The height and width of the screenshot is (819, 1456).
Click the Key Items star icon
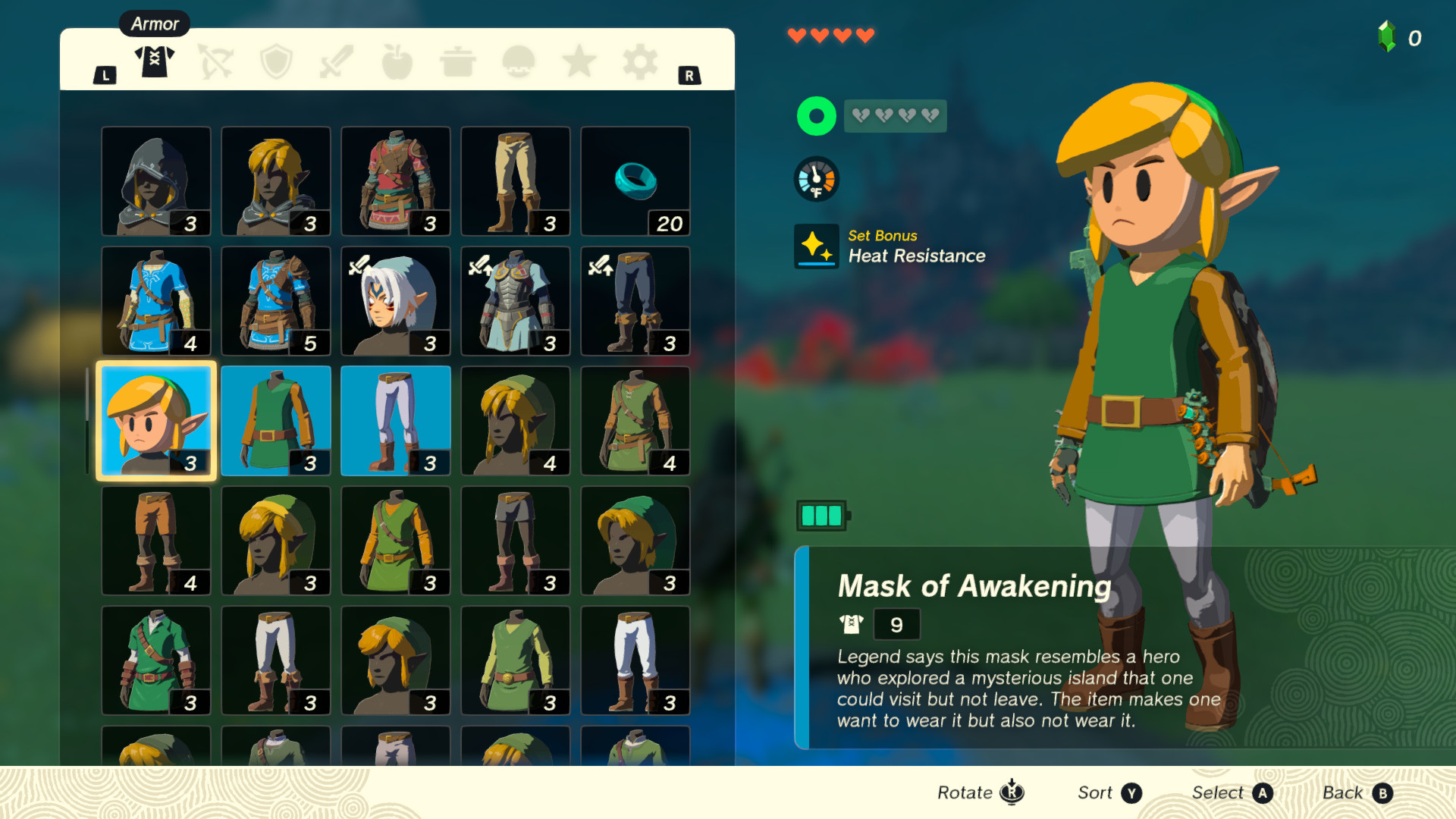point(579,62)
